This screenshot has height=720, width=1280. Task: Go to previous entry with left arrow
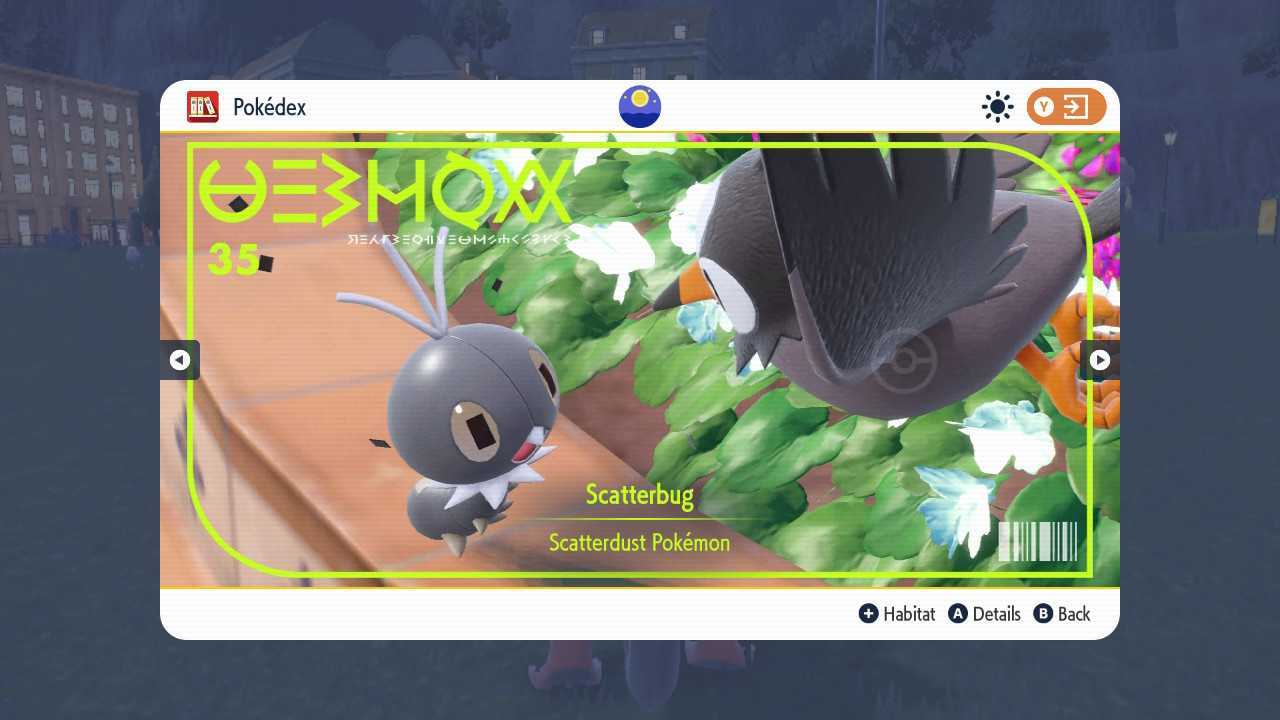180,360
